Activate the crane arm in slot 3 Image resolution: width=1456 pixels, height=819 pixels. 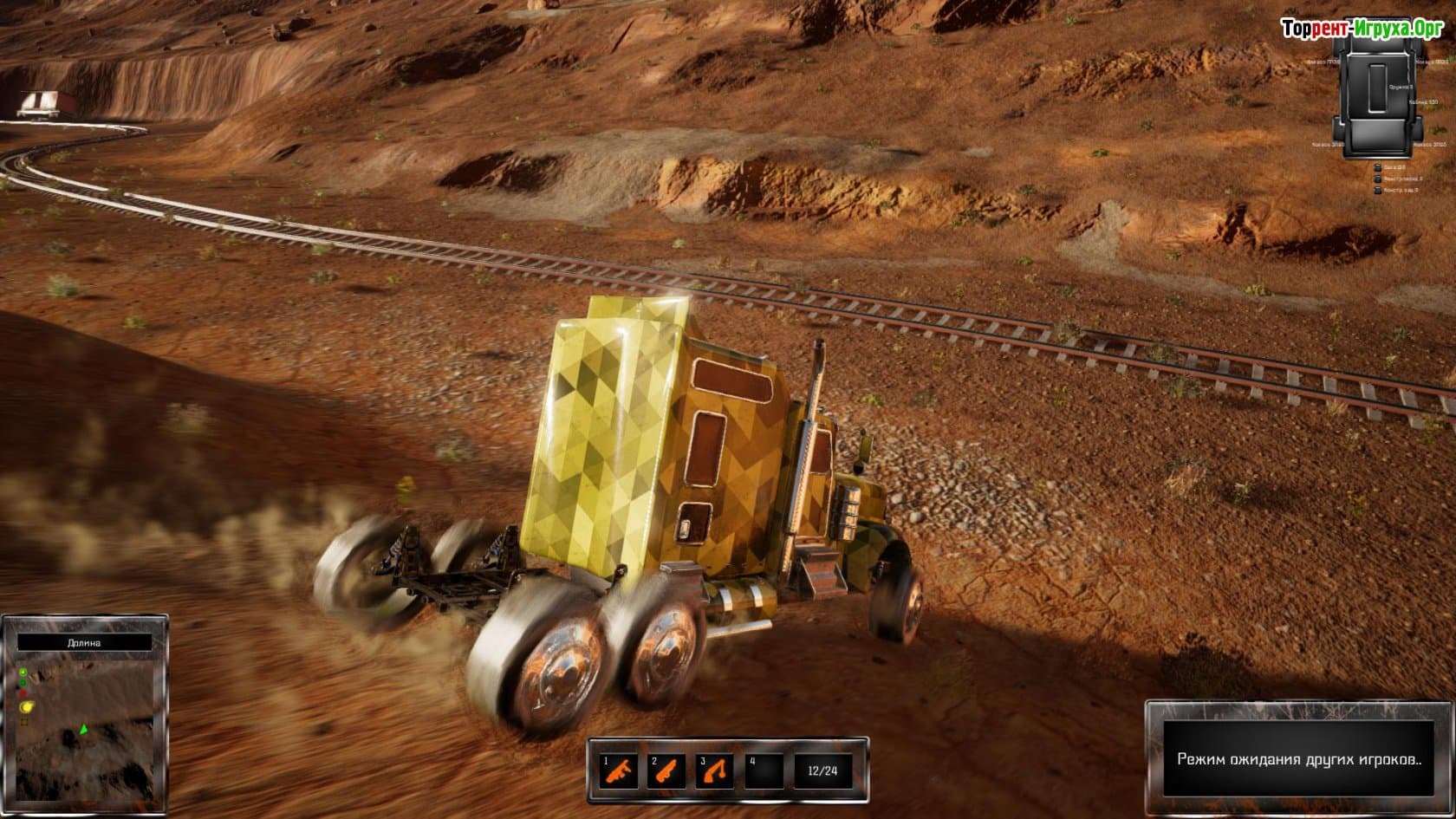pos(714,770)
